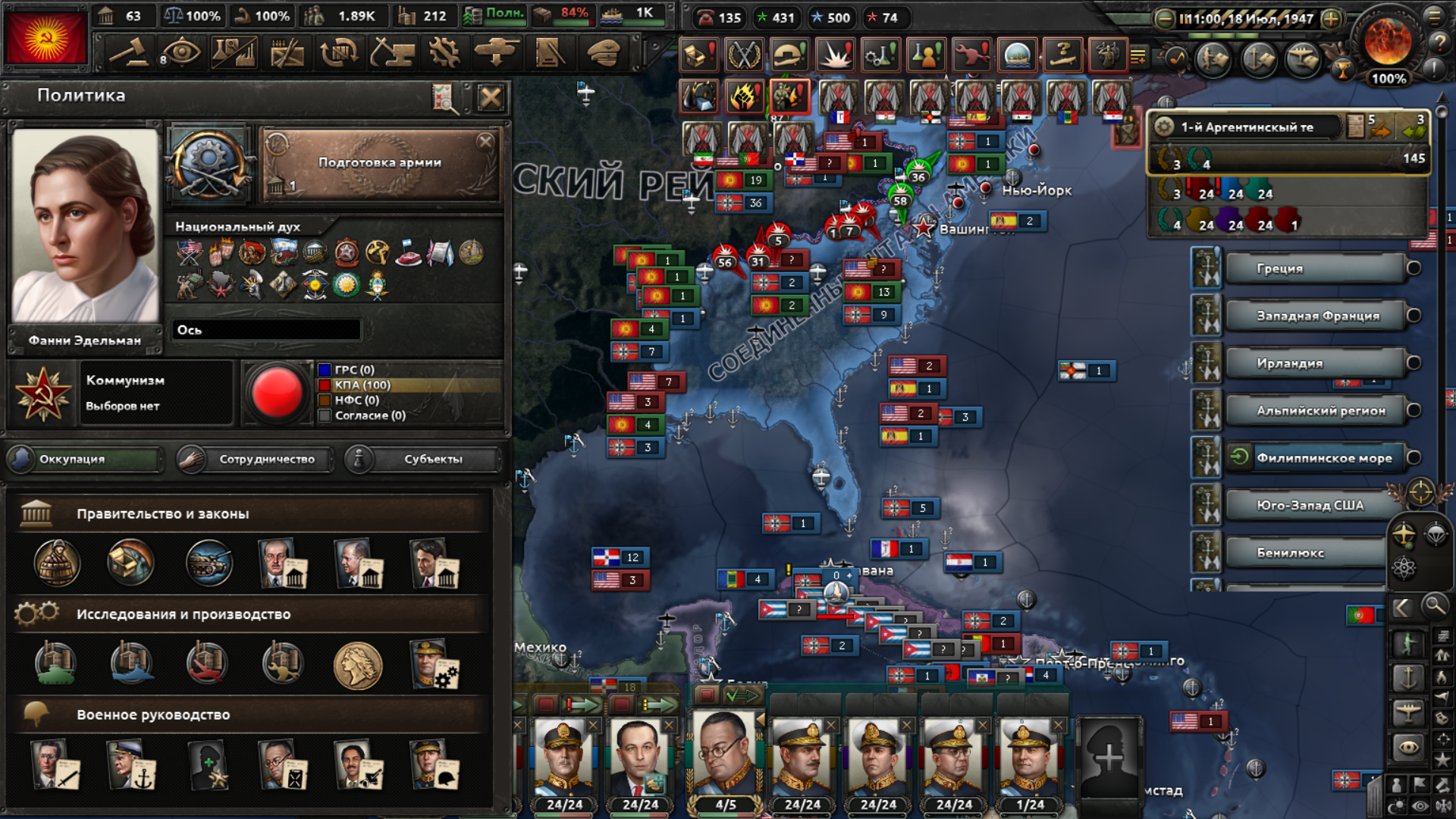Decrease game speed with minus button
The height and width of the screenshot is (819, 1456).
click(1164, 19)
